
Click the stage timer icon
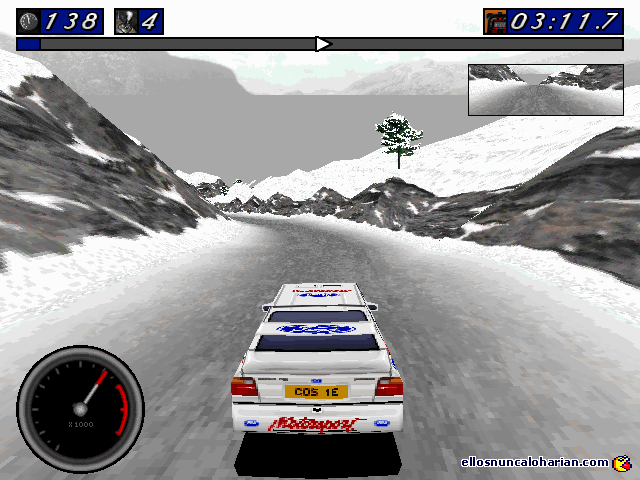pyautogui.click(x=495, y=21)
